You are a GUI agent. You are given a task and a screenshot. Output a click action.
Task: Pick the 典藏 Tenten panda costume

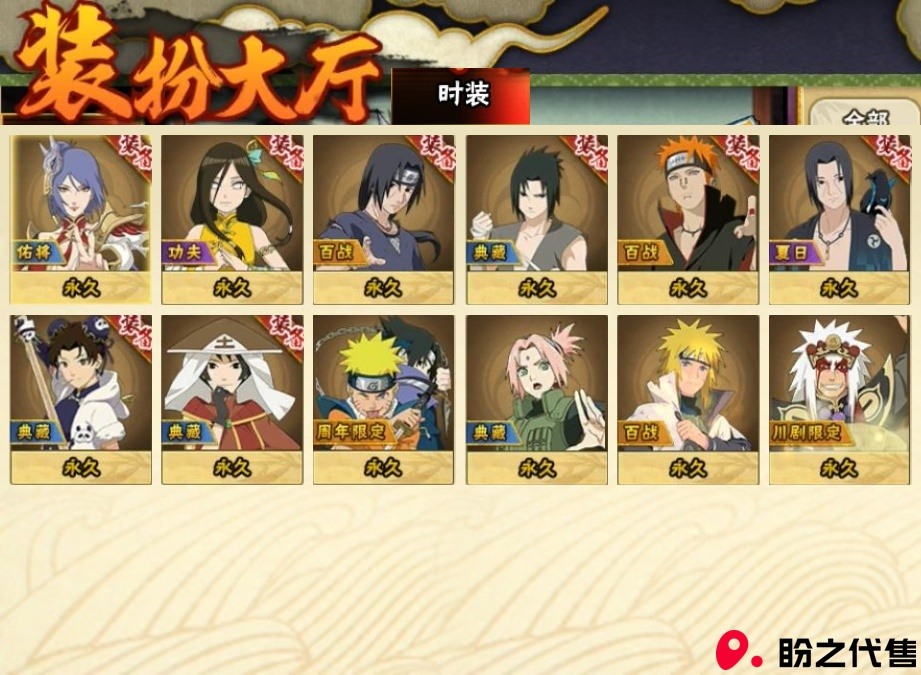(81, 398)
